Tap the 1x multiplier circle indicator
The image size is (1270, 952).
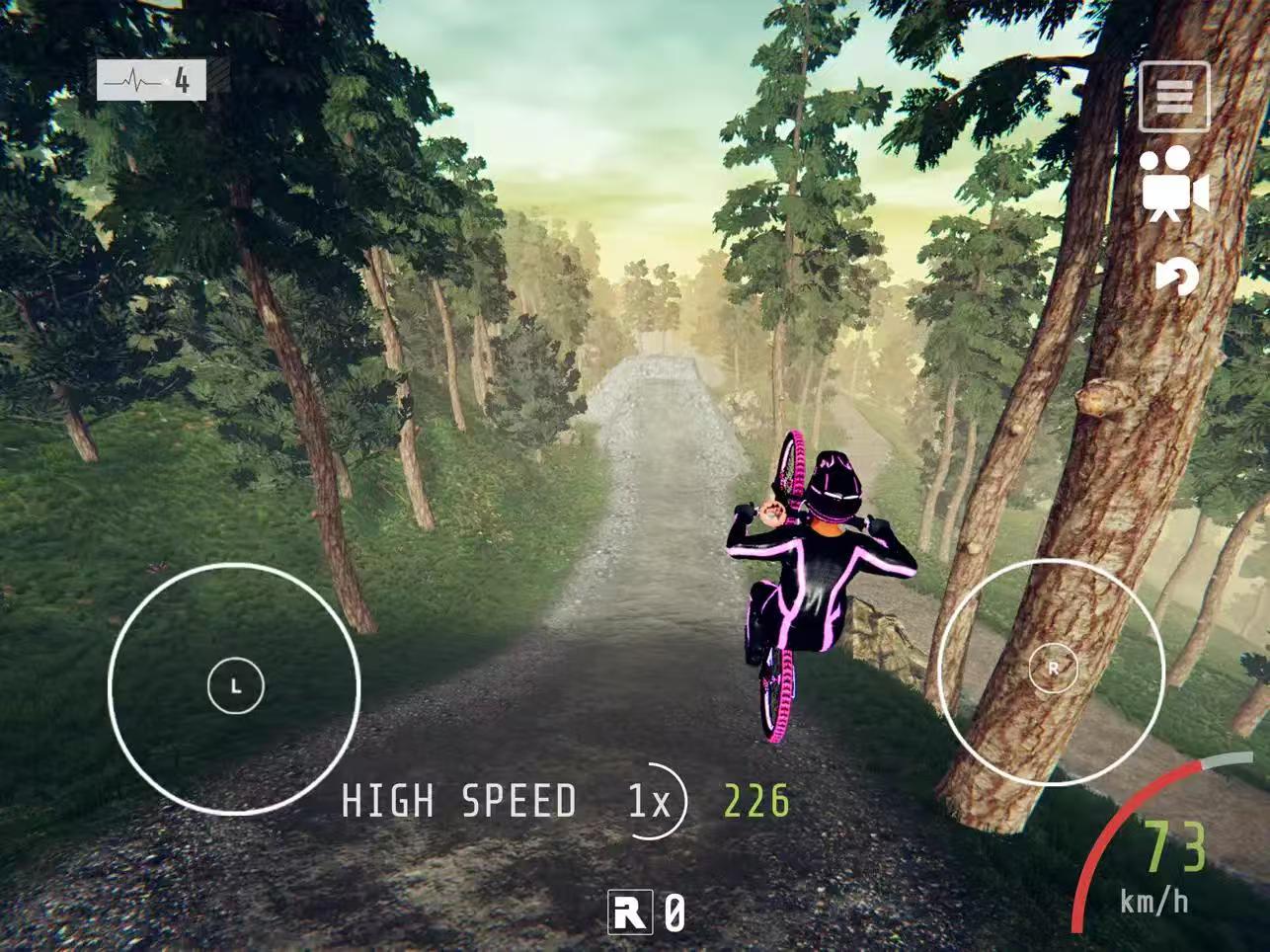pos(652,802)
